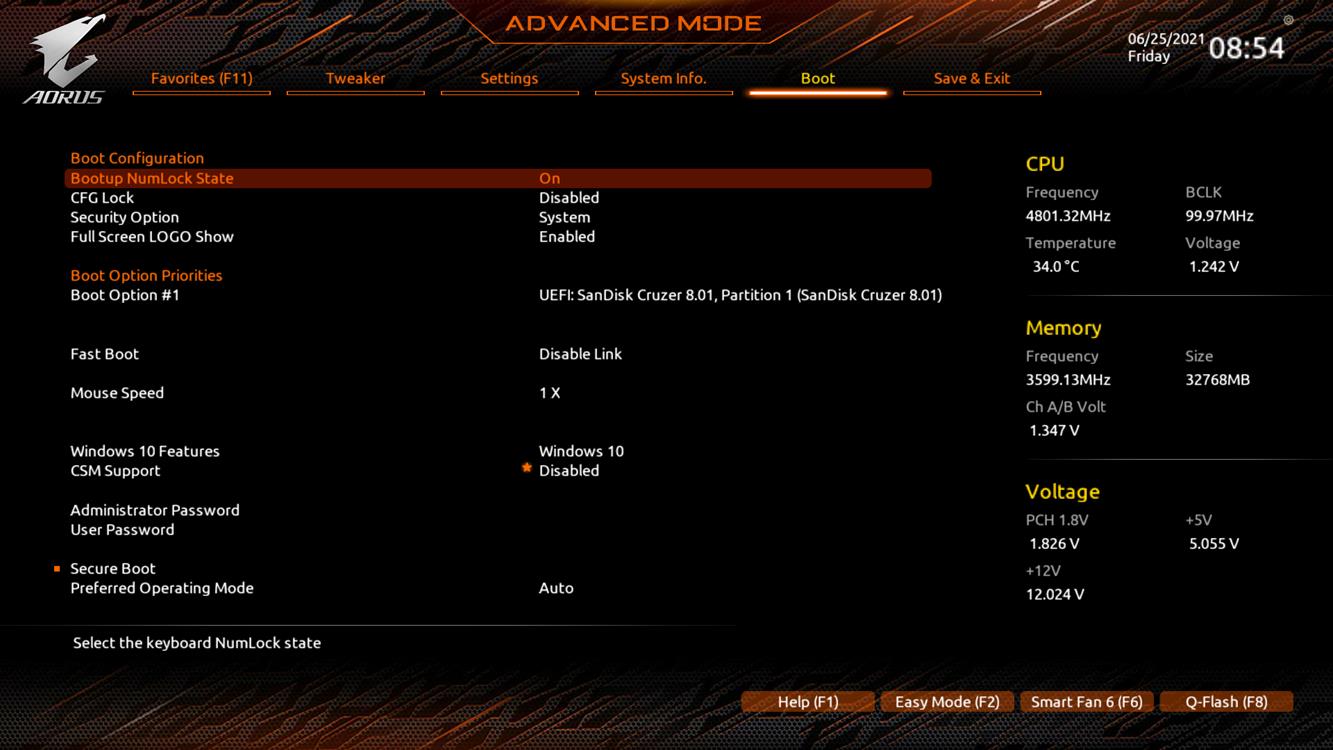Viewport: 1333px width, 750px height.
Task: Open the Secure Boot submenu
Action: click(x=113, y=569)
